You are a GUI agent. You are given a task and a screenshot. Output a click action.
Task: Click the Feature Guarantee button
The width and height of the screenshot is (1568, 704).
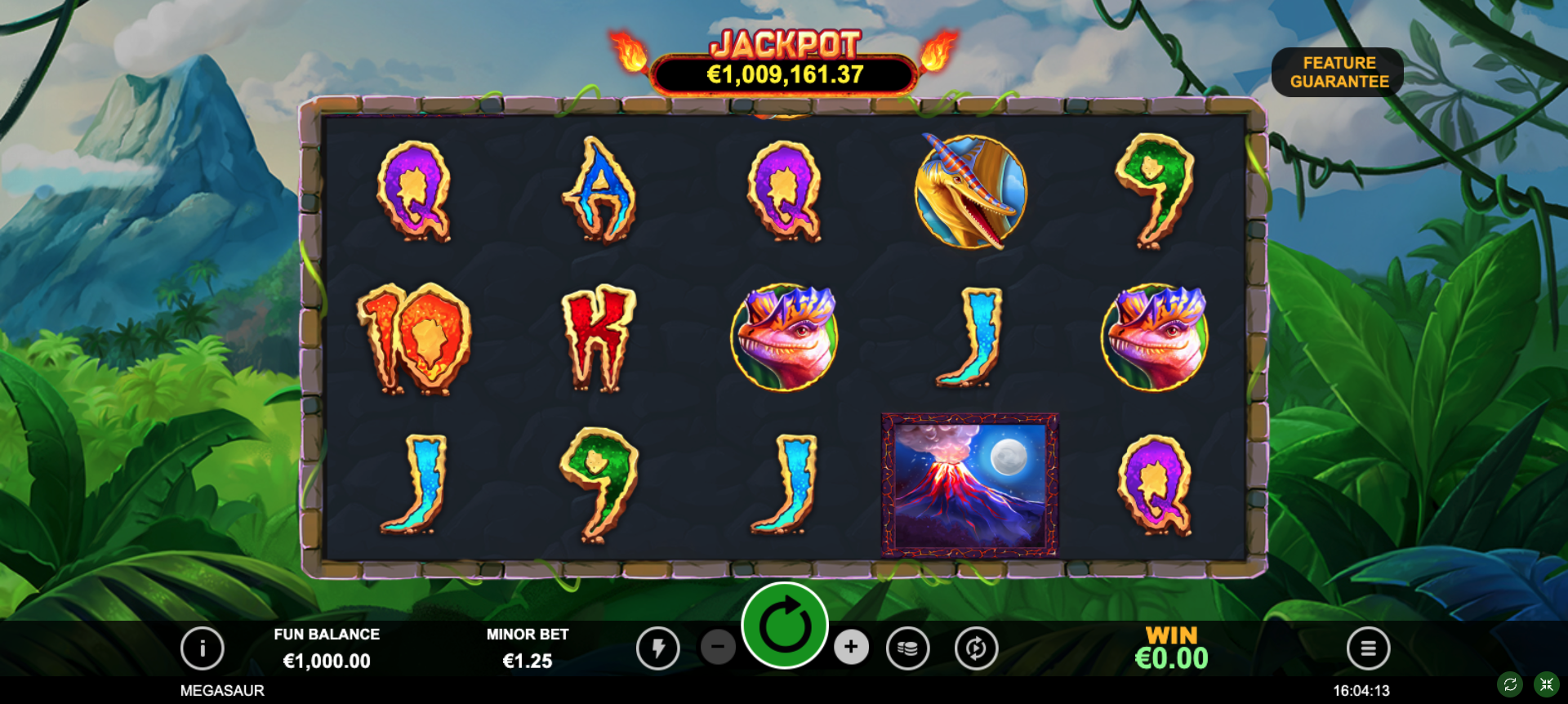pyautogui.click(x=1338, y=72)
